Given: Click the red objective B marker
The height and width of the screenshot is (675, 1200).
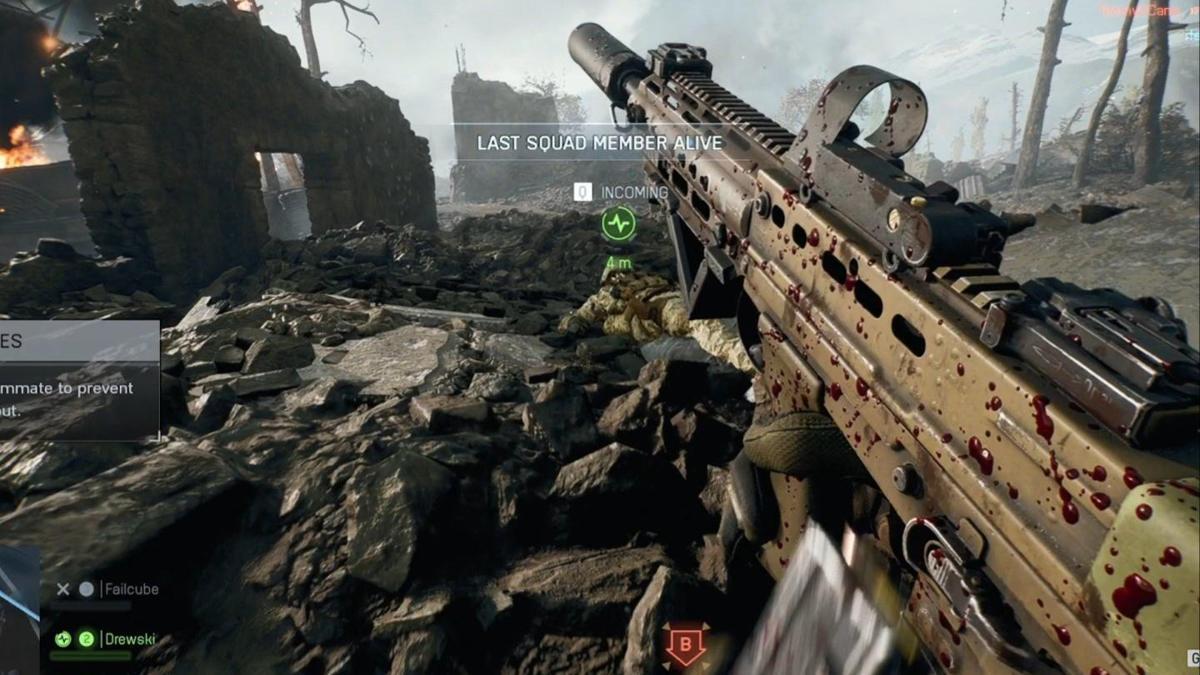Looking at the screenshot, I should tap(685, 645).
